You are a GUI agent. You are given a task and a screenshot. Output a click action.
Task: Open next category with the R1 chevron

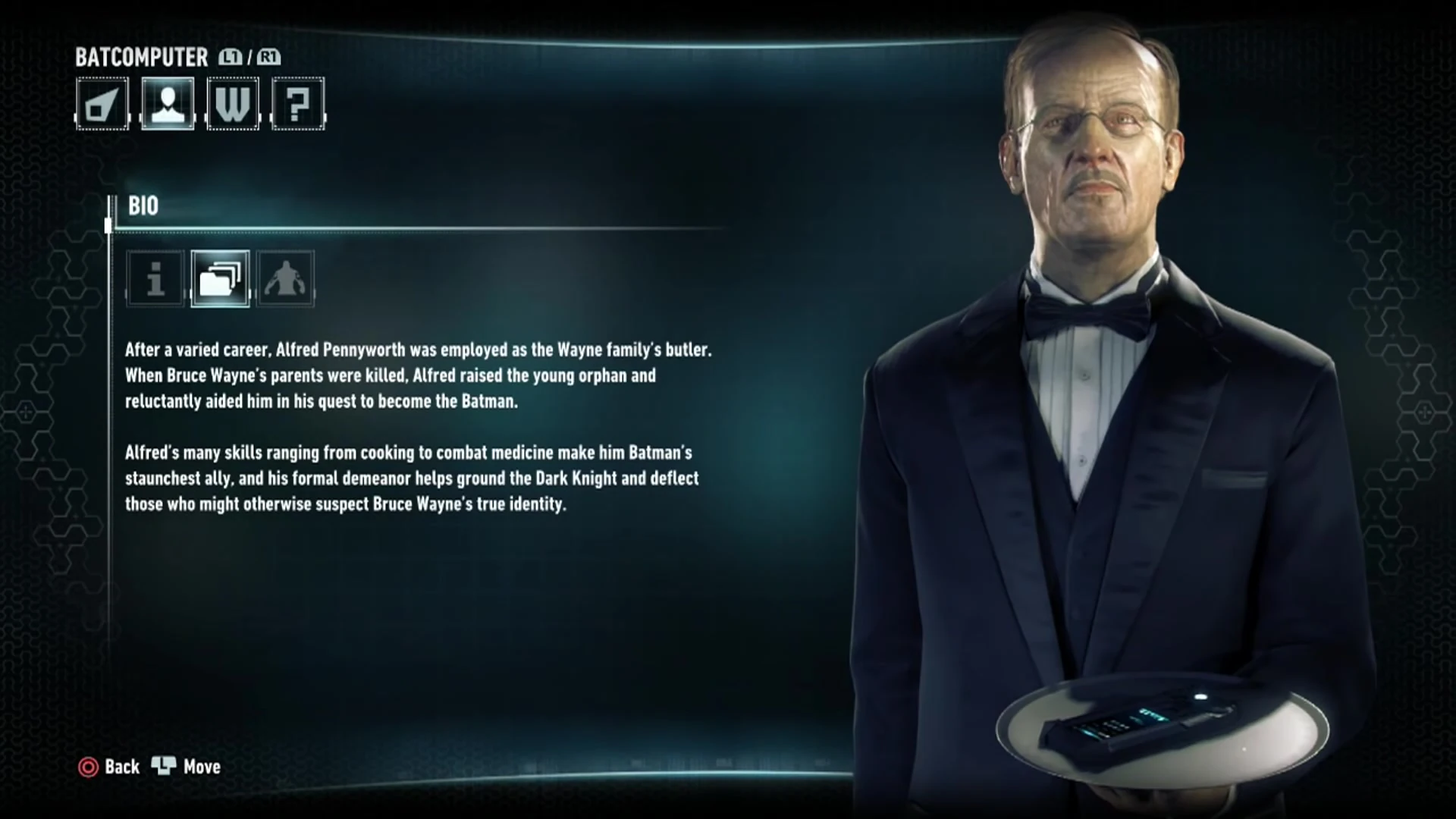[x=270, y=57]
